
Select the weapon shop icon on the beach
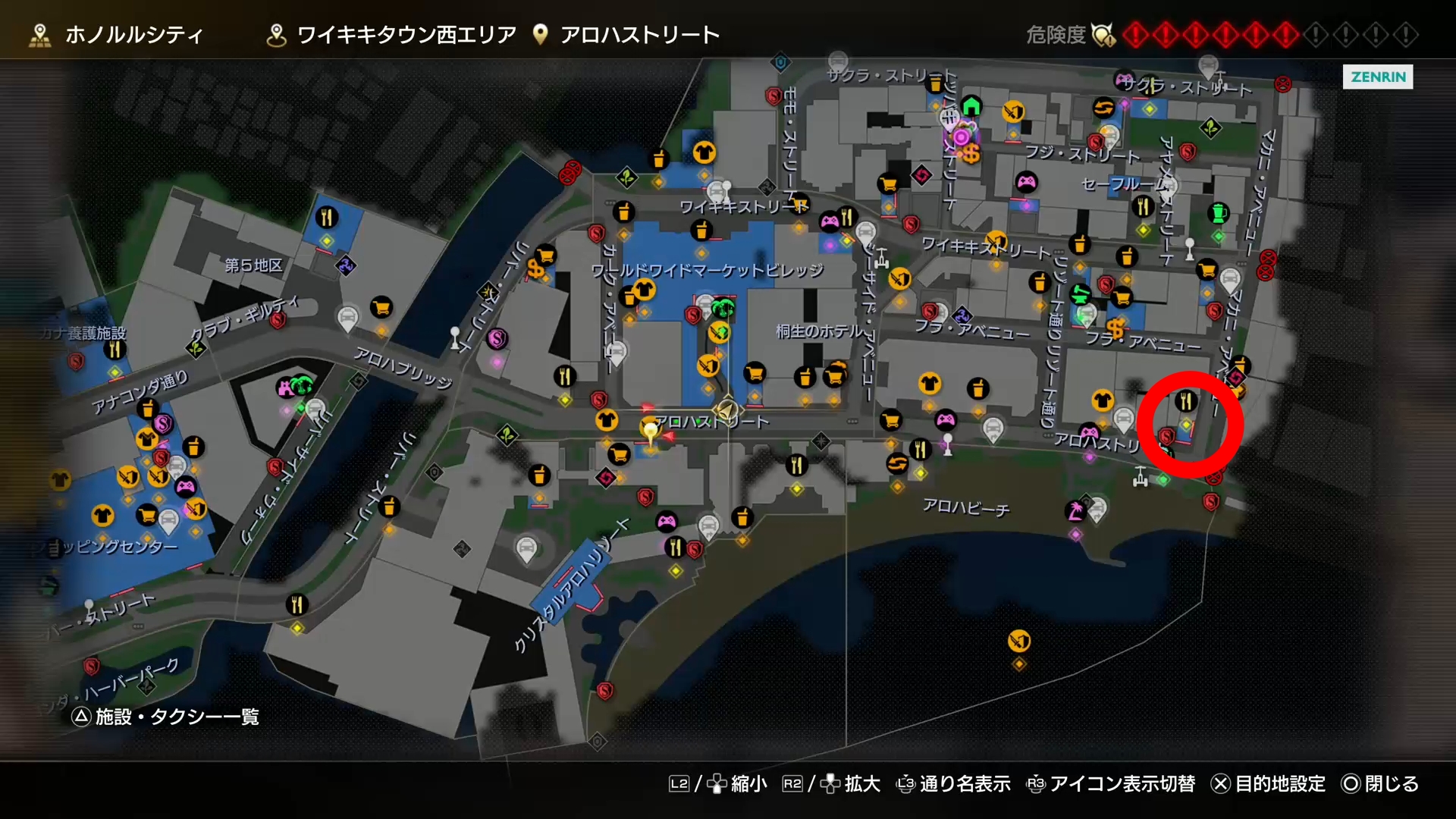click(x=1018, y=641)
